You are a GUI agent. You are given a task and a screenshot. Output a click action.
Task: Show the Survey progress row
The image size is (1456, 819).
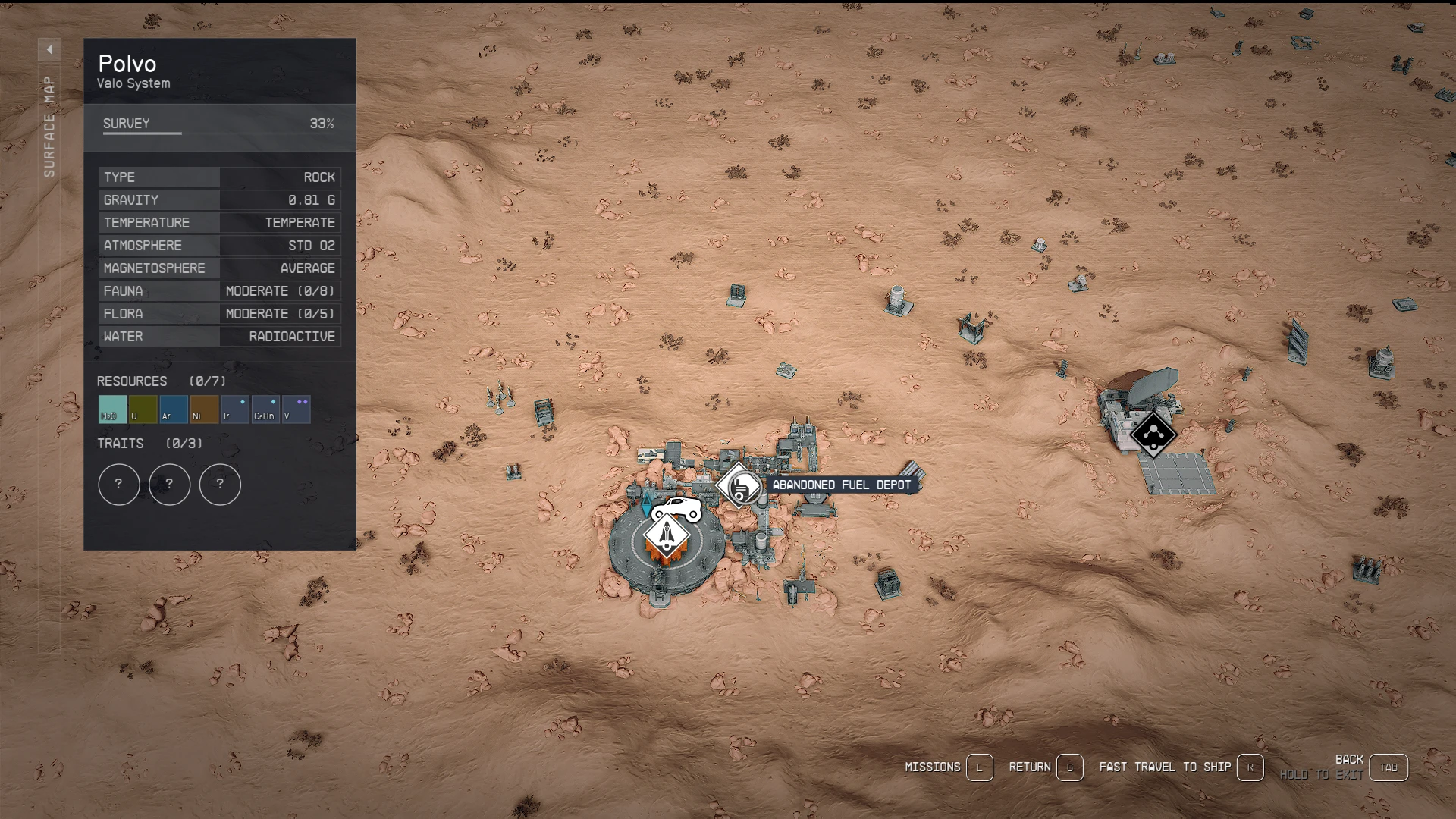click(x=219, y=124)
